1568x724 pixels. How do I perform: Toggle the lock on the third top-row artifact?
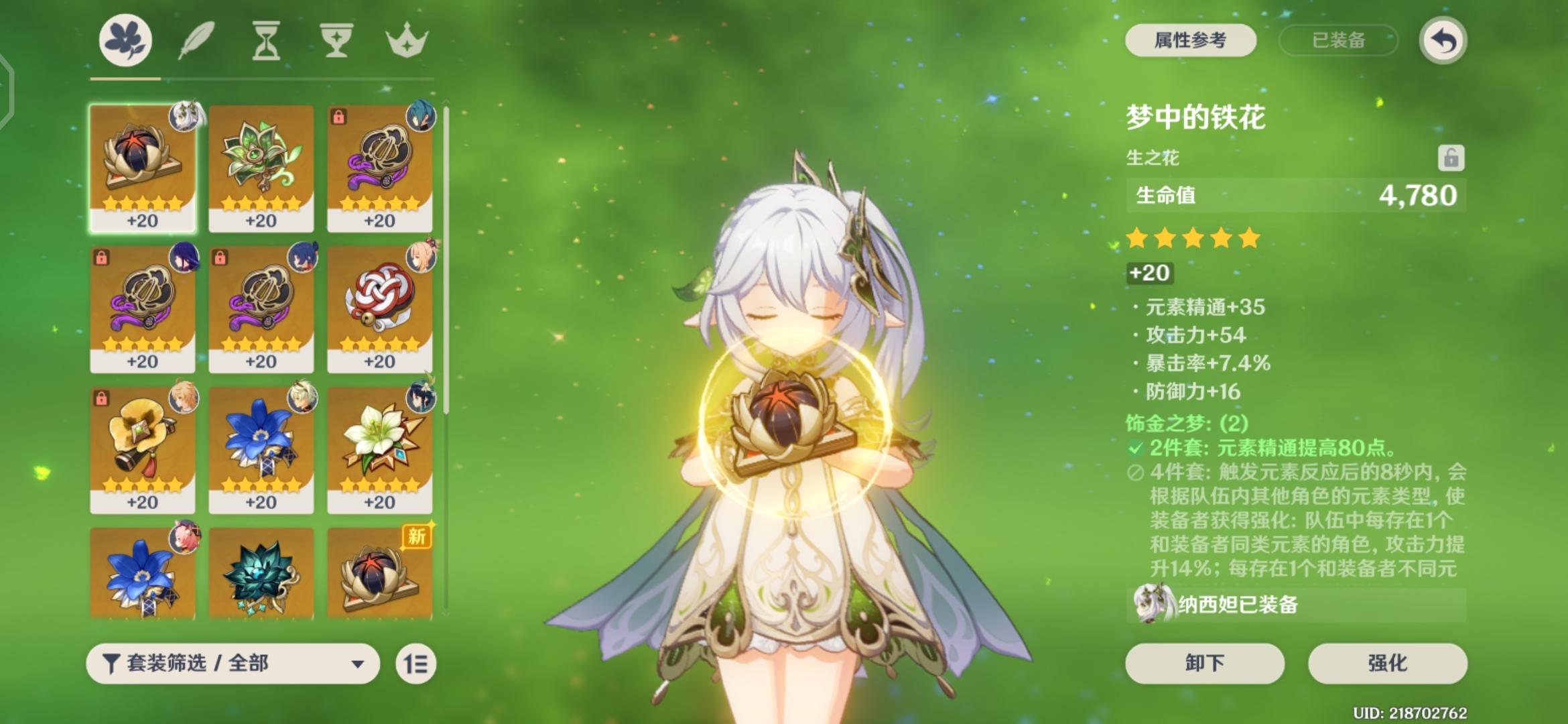click(x=340, y=117)
